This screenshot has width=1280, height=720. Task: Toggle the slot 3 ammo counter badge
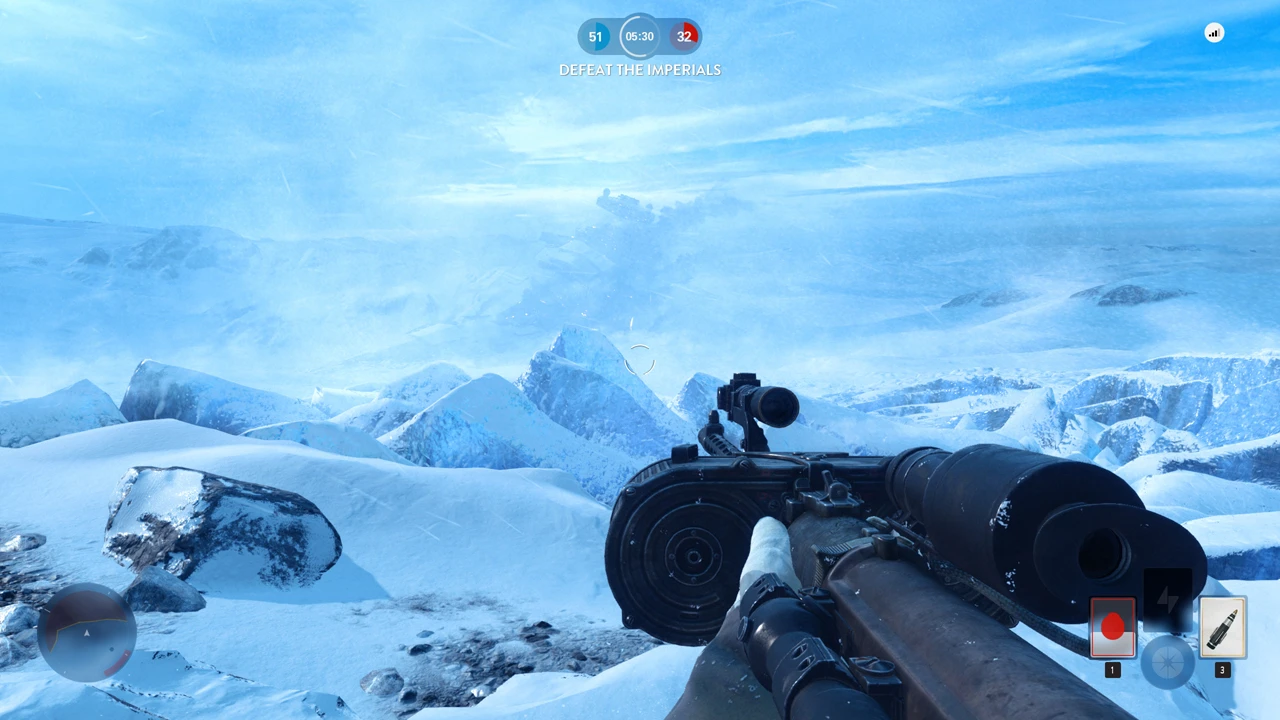click(x=1222, y=670)
